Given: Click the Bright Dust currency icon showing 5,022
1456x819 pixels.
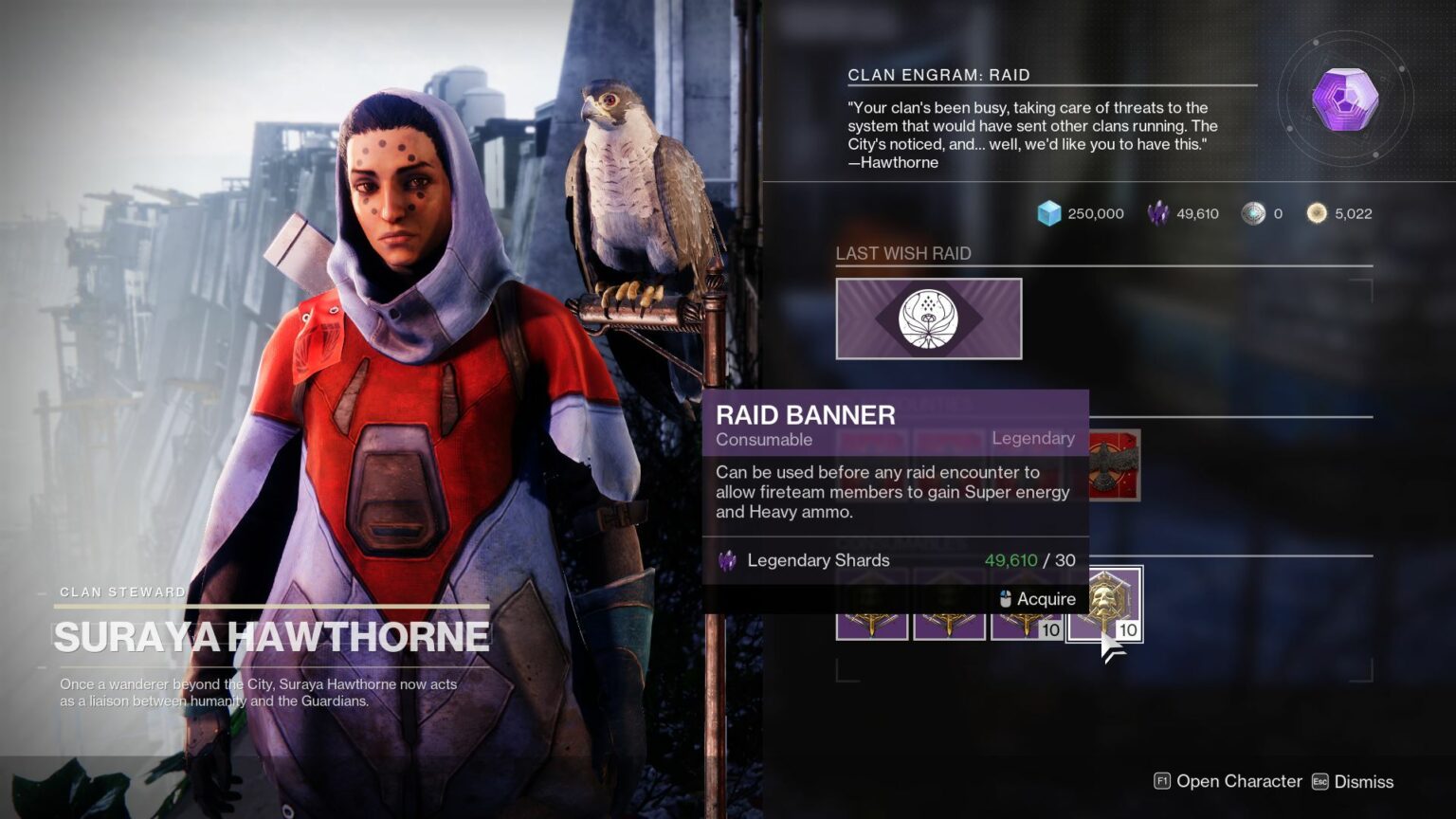Looking at the screenshot, I should click(1317, 213).
